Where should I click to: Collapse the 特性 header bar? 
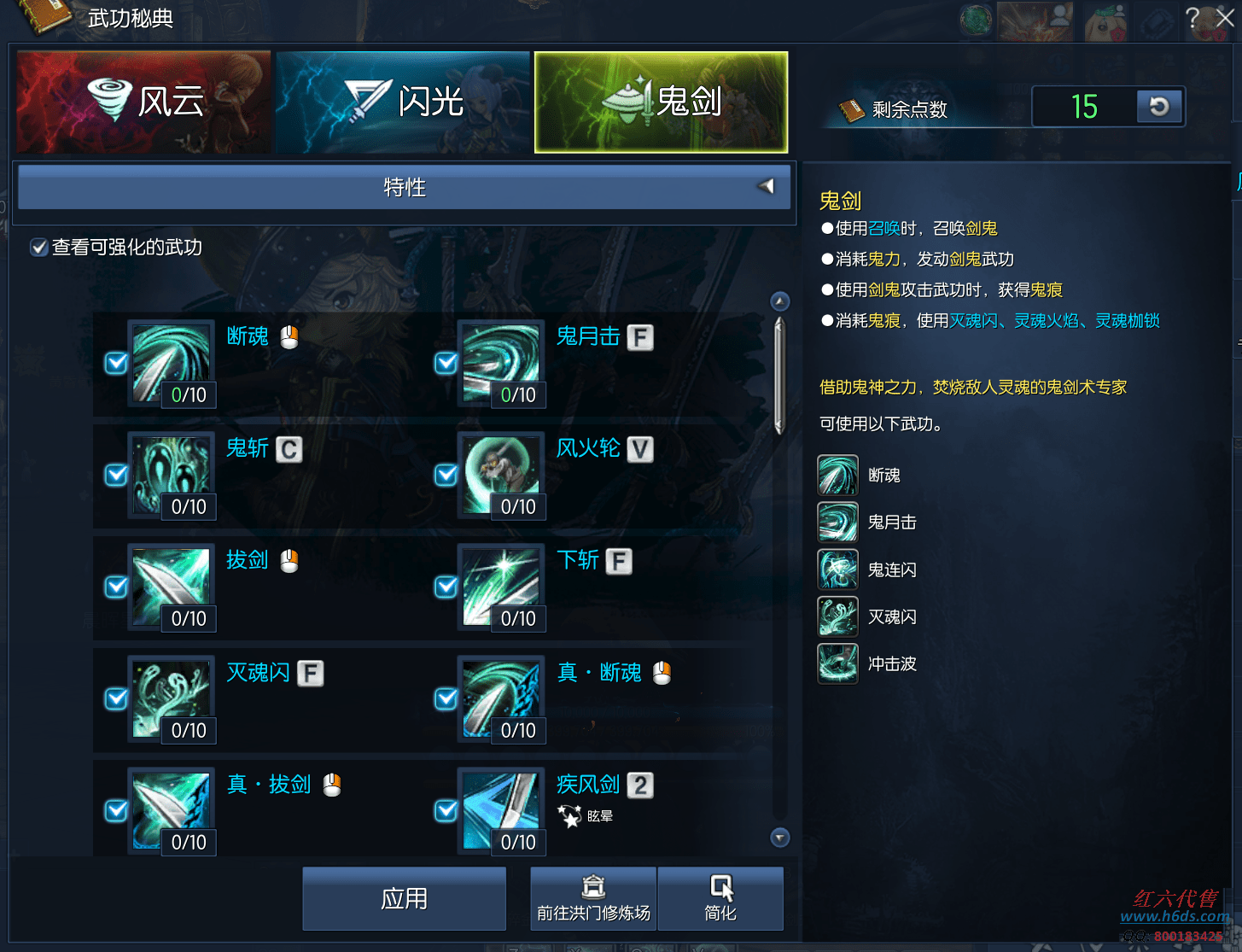pyautogui.click(x=766, y=186)
